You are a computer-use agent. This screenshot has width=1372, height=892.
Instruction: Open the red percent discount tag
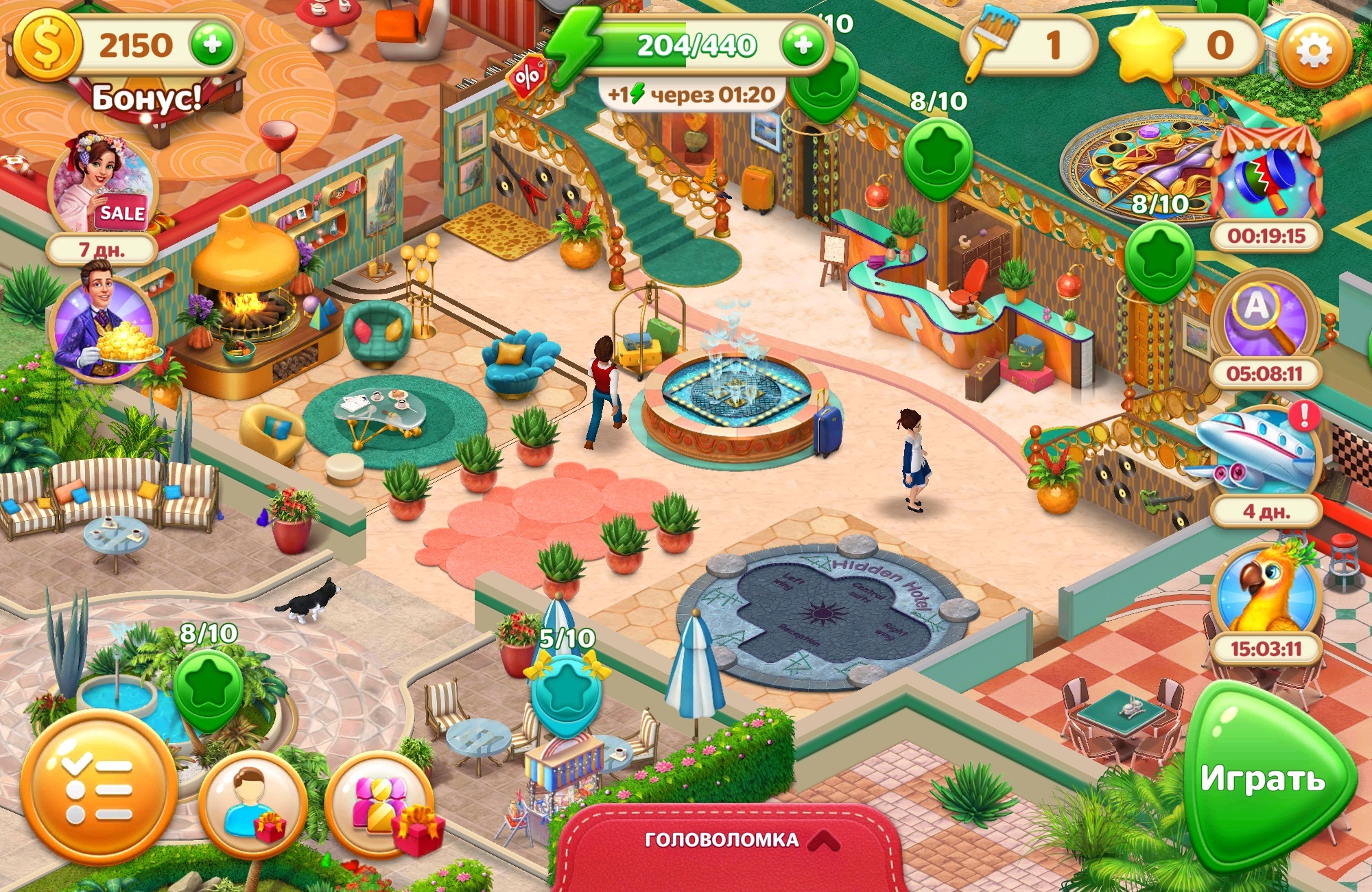(x=527, y=77)
